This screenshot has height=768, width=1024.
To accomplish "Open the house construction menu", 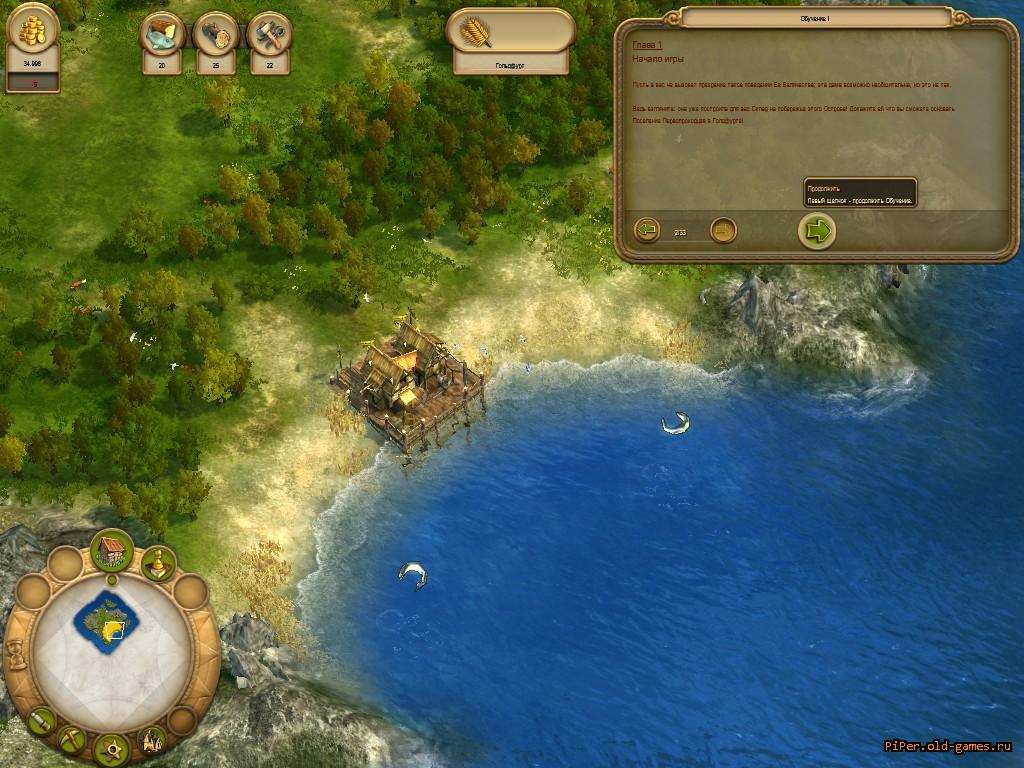I will [x=112, y=550].
